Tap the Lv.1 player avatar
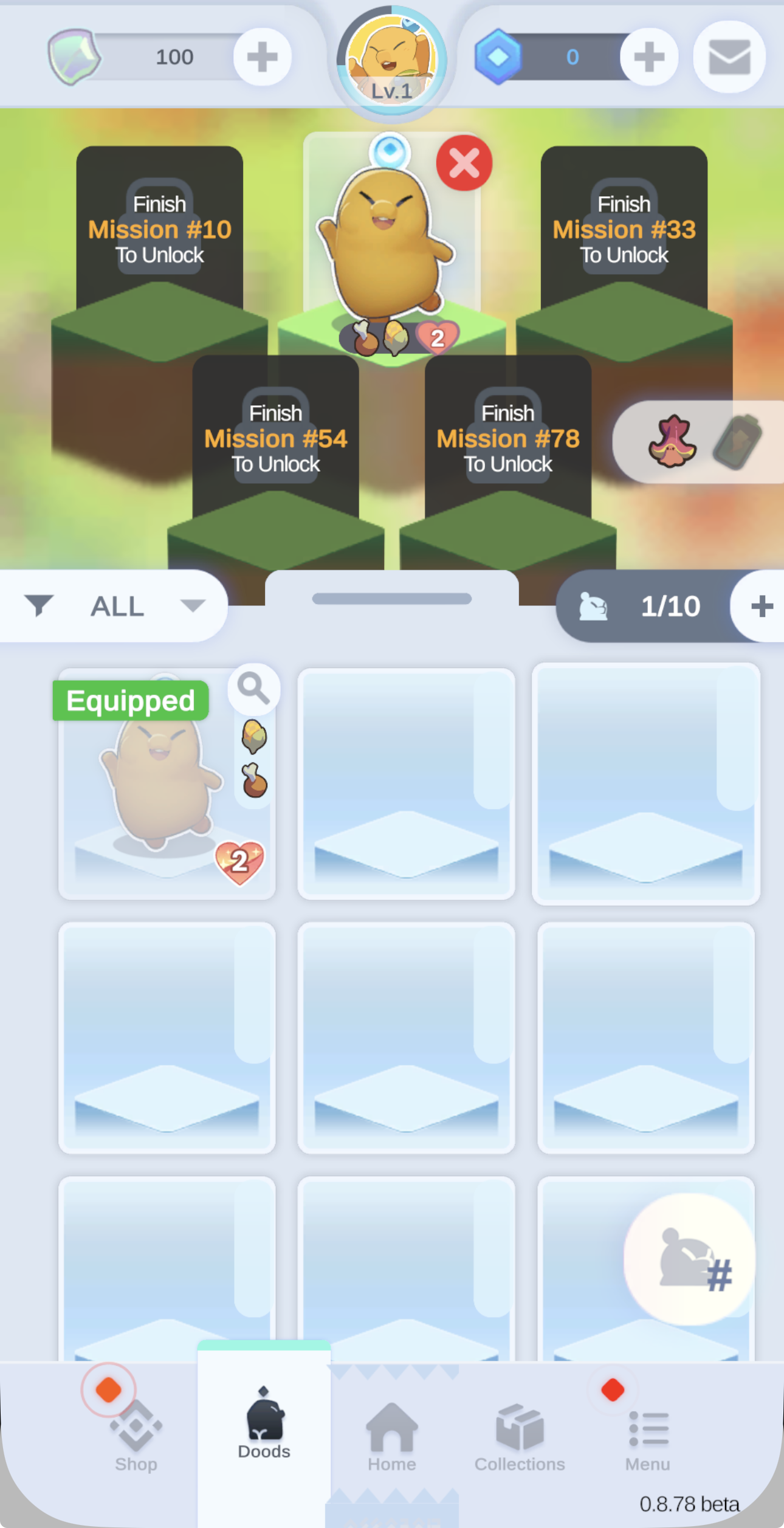Viewport: 784px width, 1528px height. point(391,58)
